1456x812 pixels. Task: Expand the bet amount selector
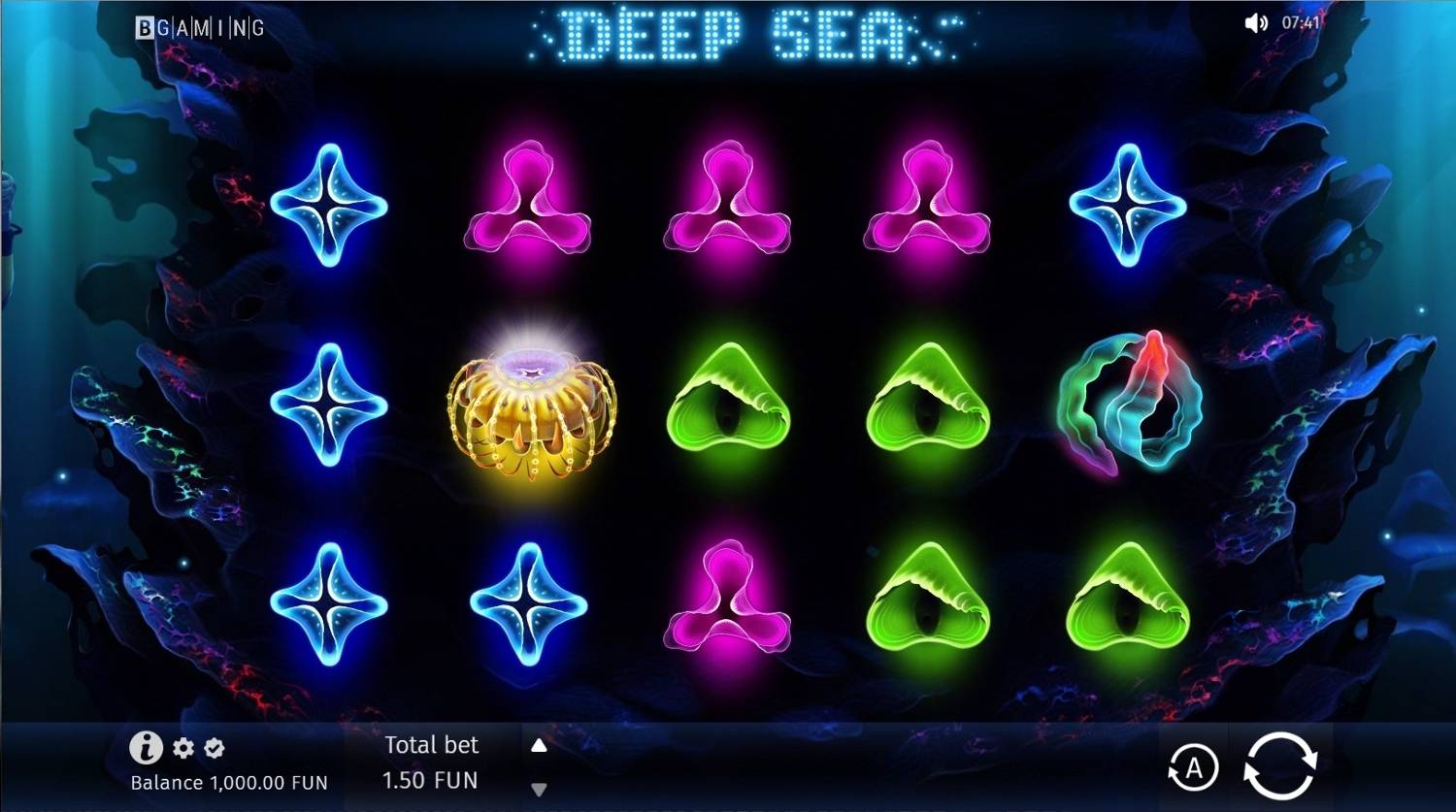point(540,746)
